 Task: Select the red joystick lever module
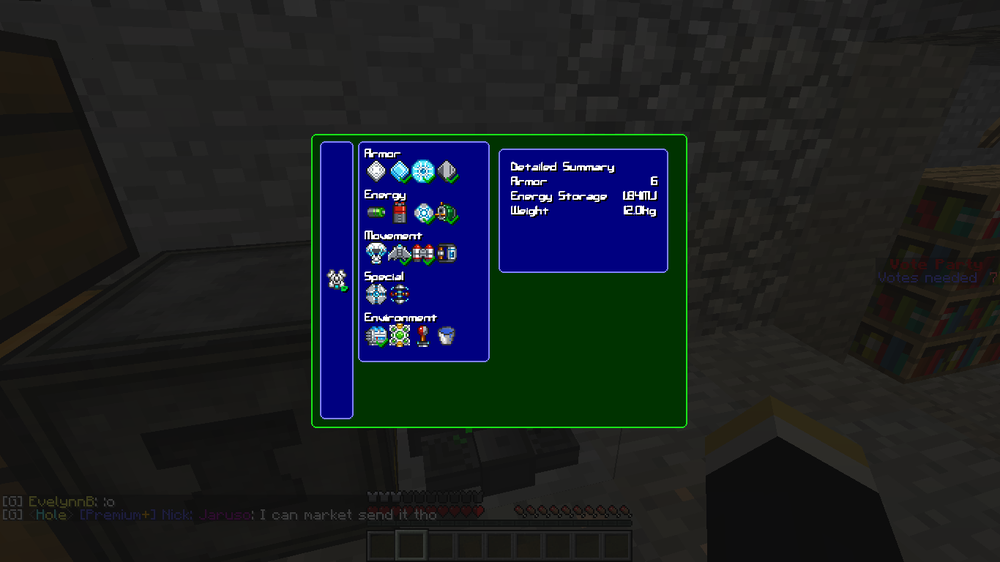tap(423, 336)
